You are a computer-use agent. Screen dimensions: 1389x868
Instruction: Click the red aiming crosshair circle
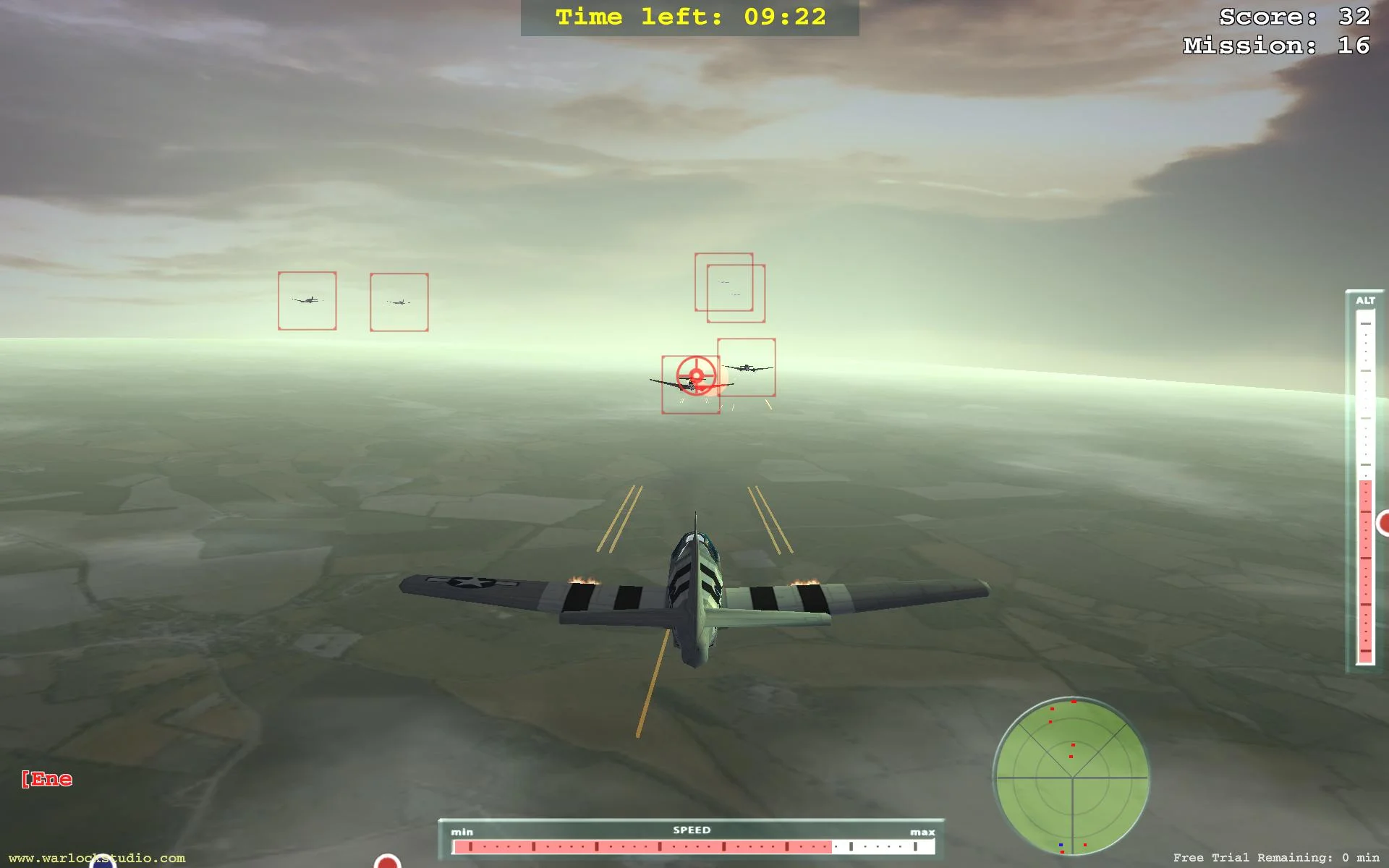pyautogui.click(x=695, y=375)
